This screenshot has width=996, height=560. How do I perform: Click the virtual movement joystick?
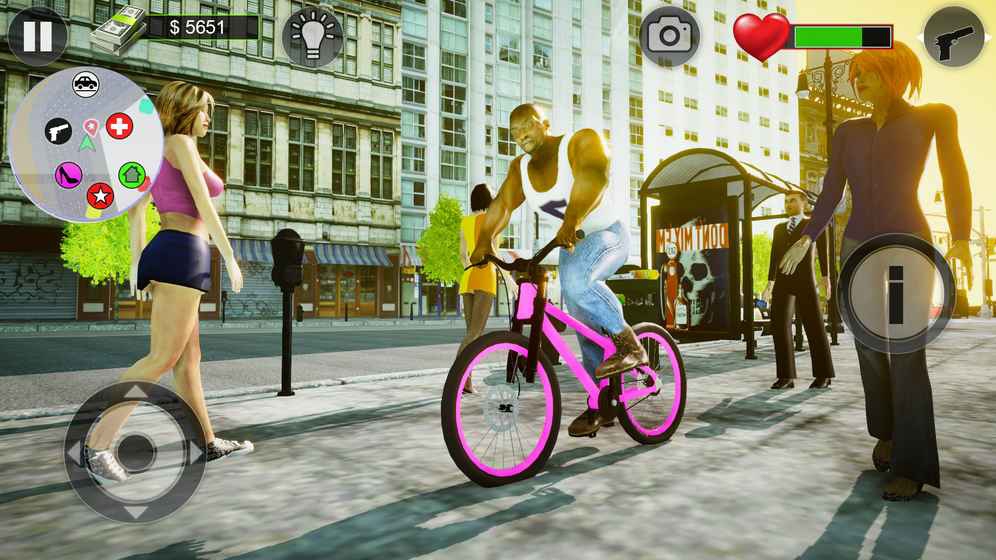coord(135,452)
